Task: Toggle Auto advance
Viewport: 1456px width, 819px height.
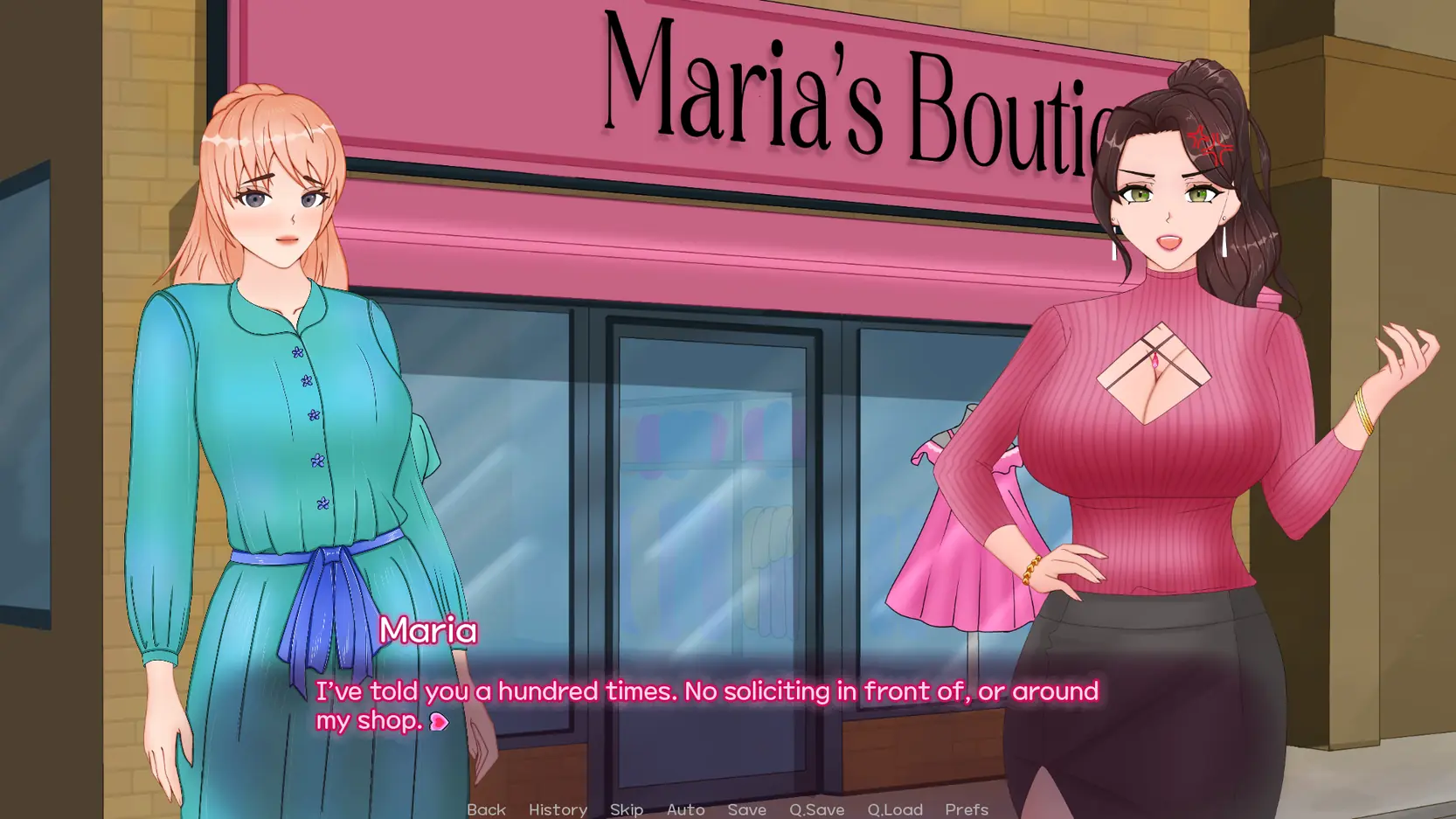Action: [685, 809]
